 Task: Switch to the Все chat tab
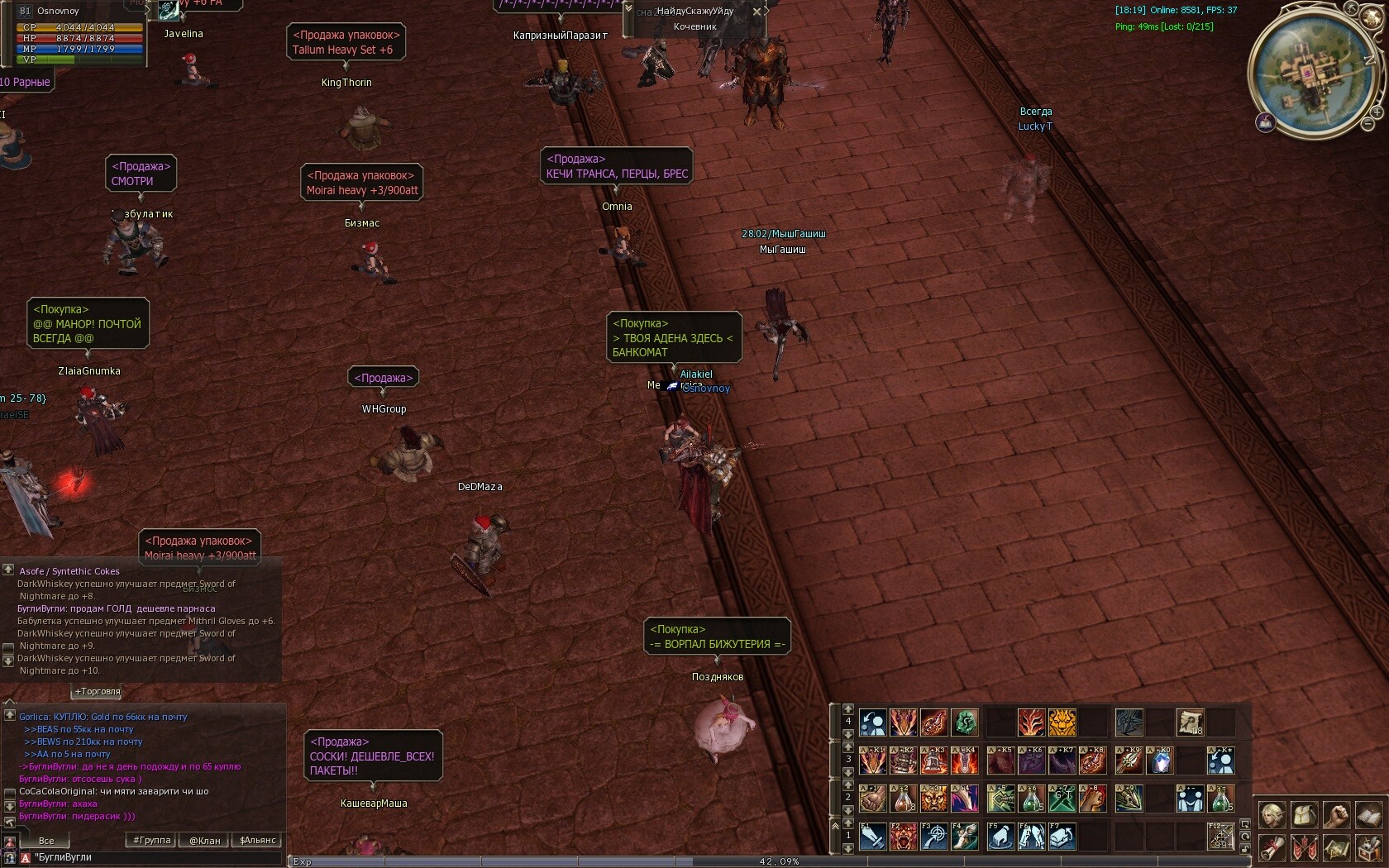pos(46,841)
